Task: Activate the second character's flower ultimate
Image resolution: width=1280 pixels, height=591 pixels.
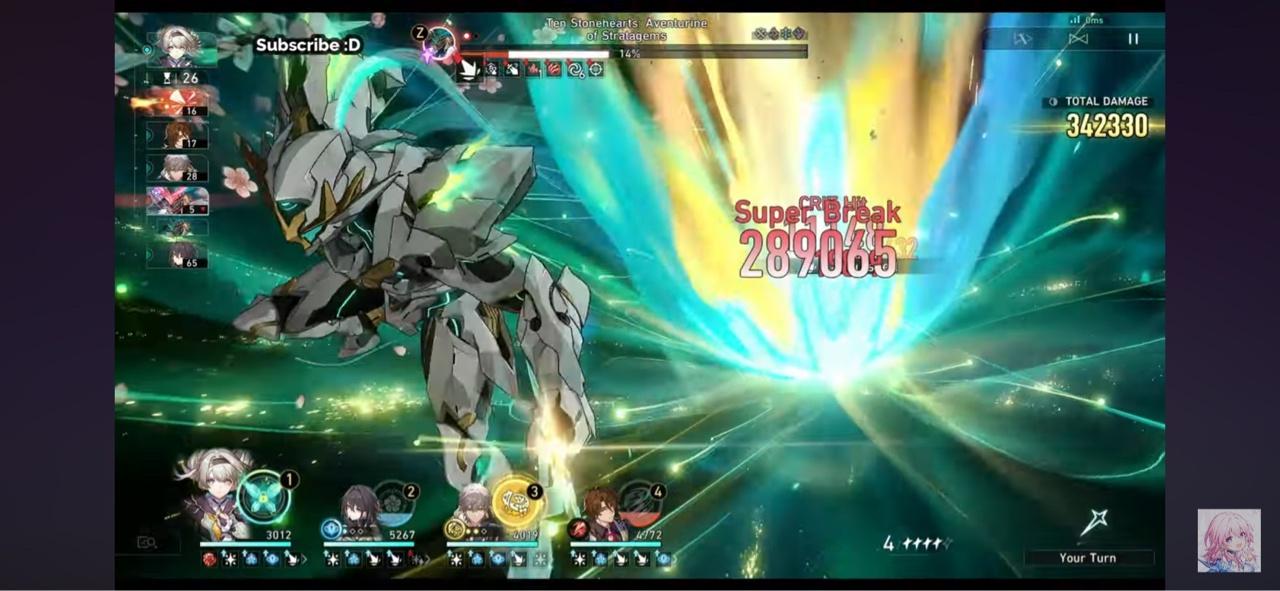Action: (x=394, y=505)
